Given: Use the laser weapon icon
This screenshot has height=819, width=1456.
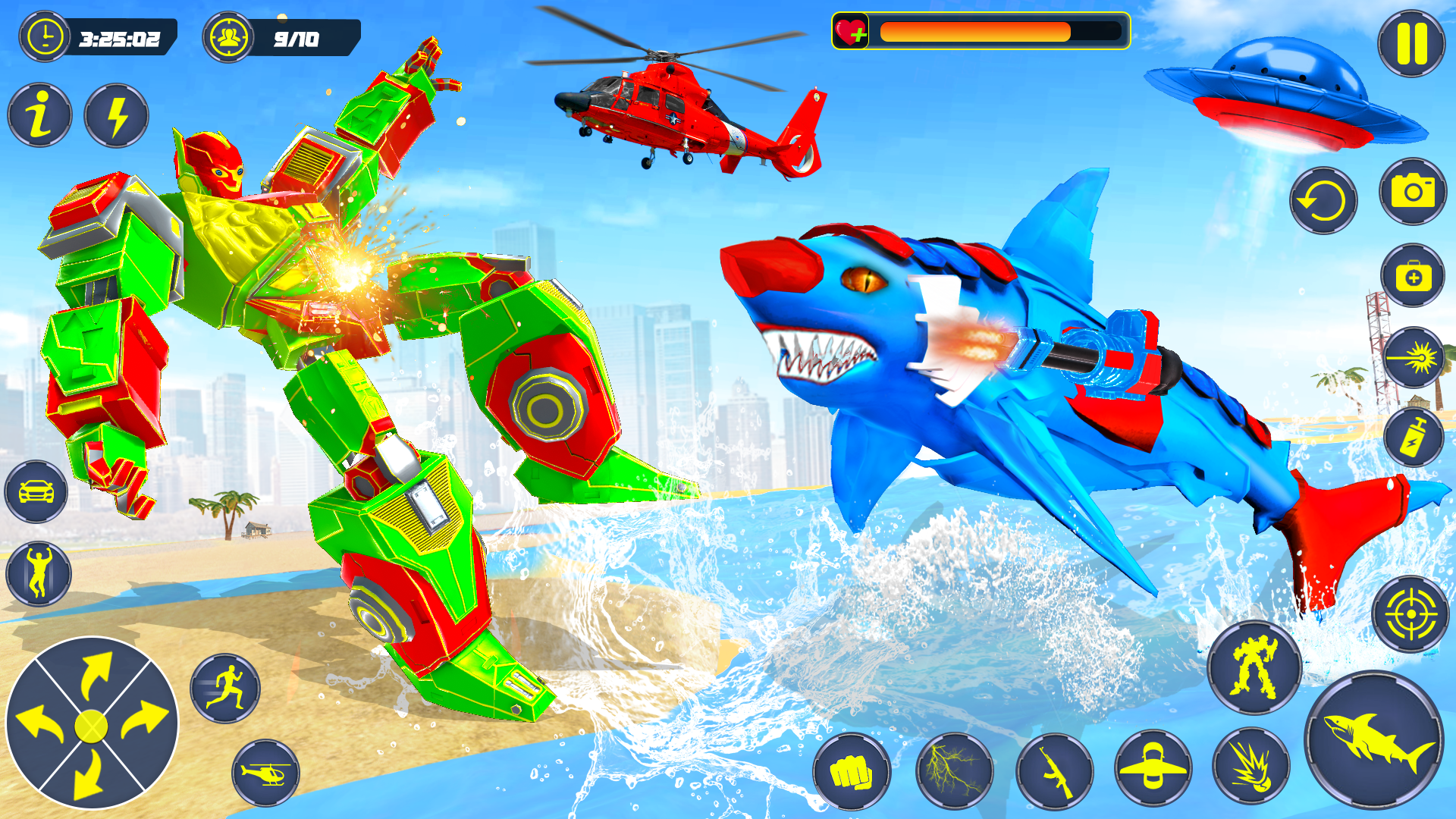Looking at the screenshot, I should click(x=1414, y=357).
